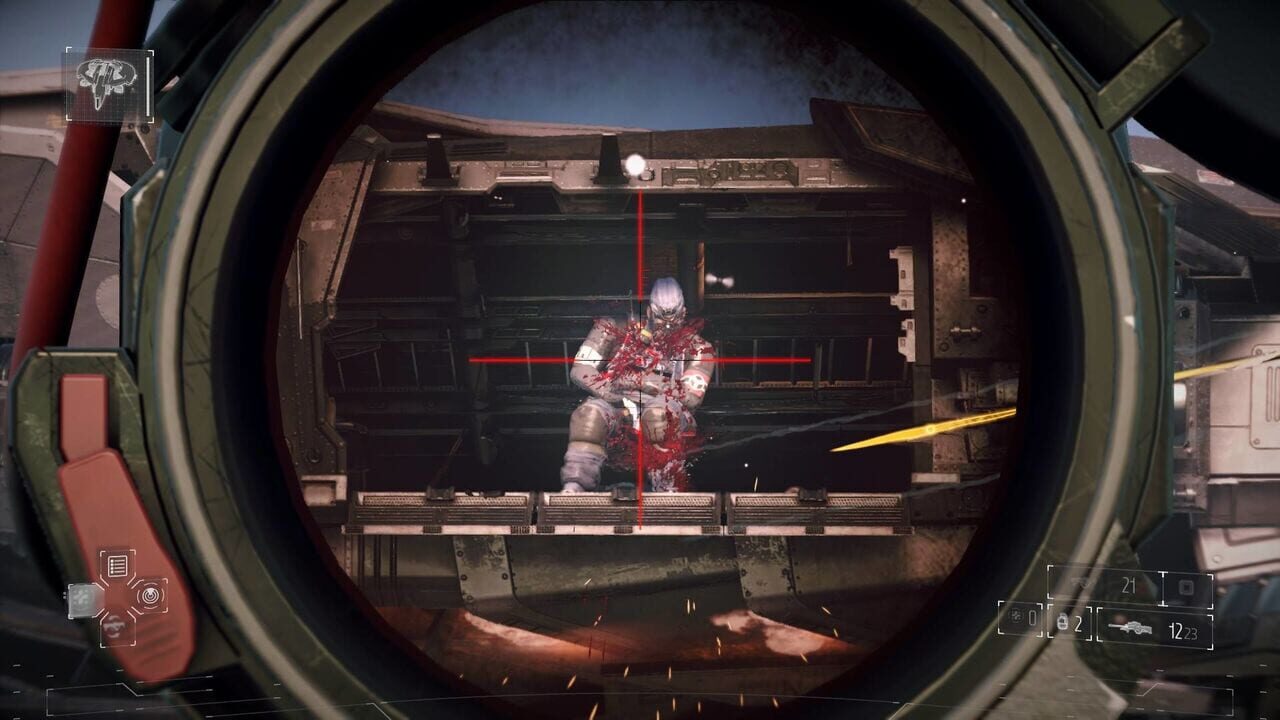The height and width of the screenshot is (720, 1280).
Task: Select the sniper rifle weapon icon
Action: click(x=1131, y=627)
